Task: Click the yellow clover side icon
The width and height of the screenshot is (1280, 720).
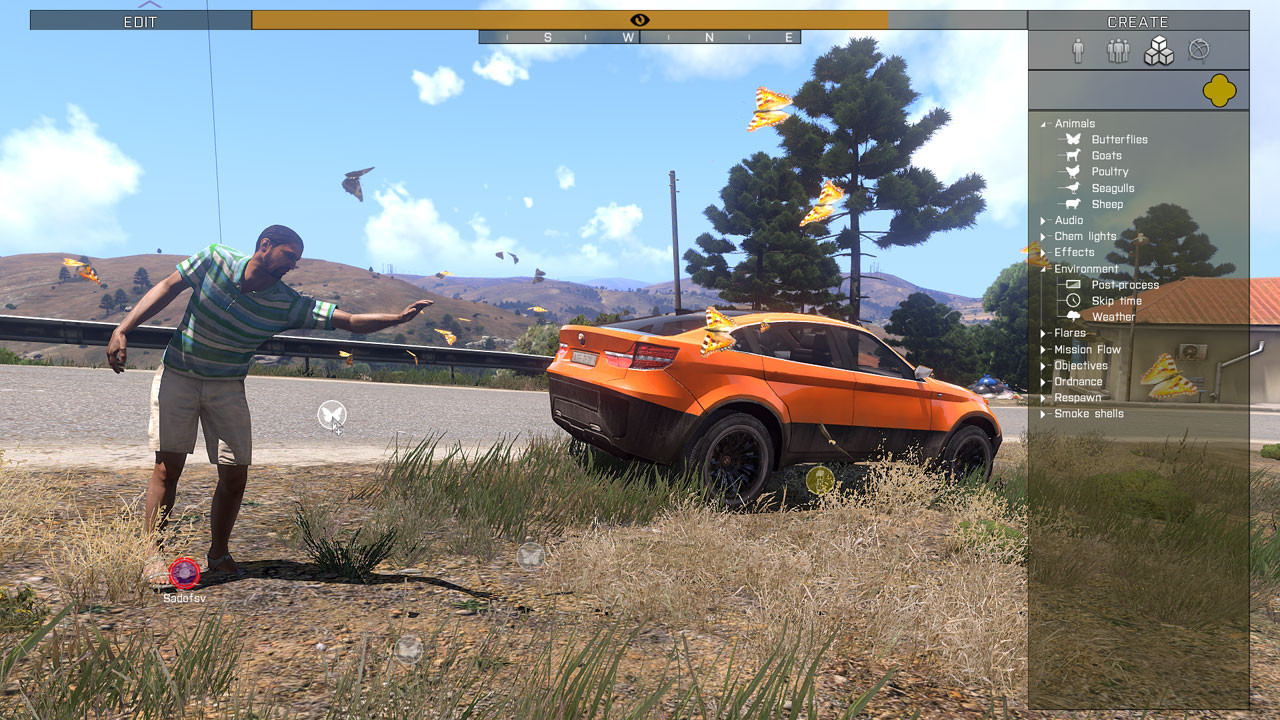Action: [1219, 91]
